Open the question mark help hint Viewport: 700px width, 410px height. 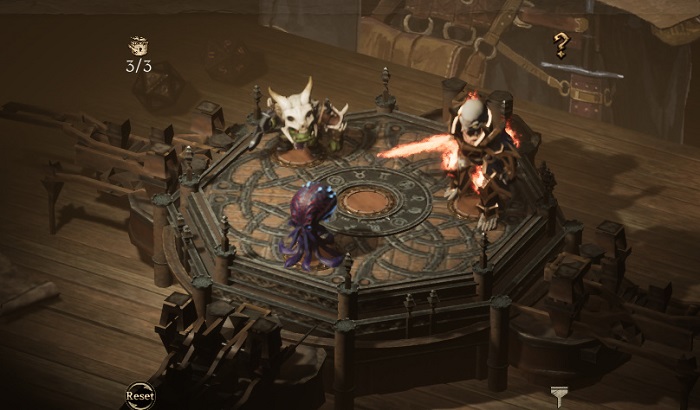point(561,45)
